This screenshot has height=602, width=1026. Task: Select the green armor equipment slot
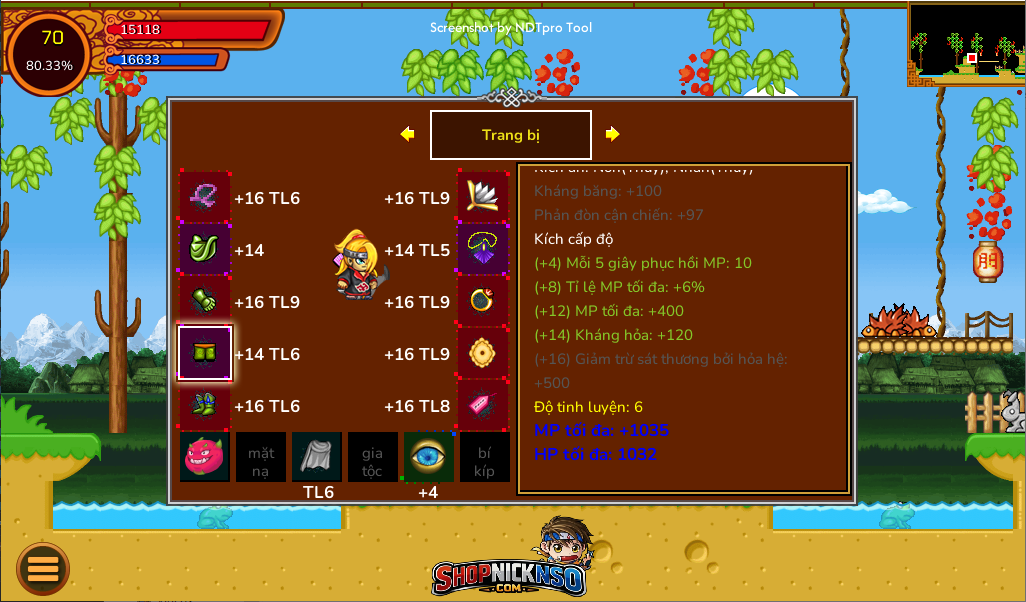[205, 249]
